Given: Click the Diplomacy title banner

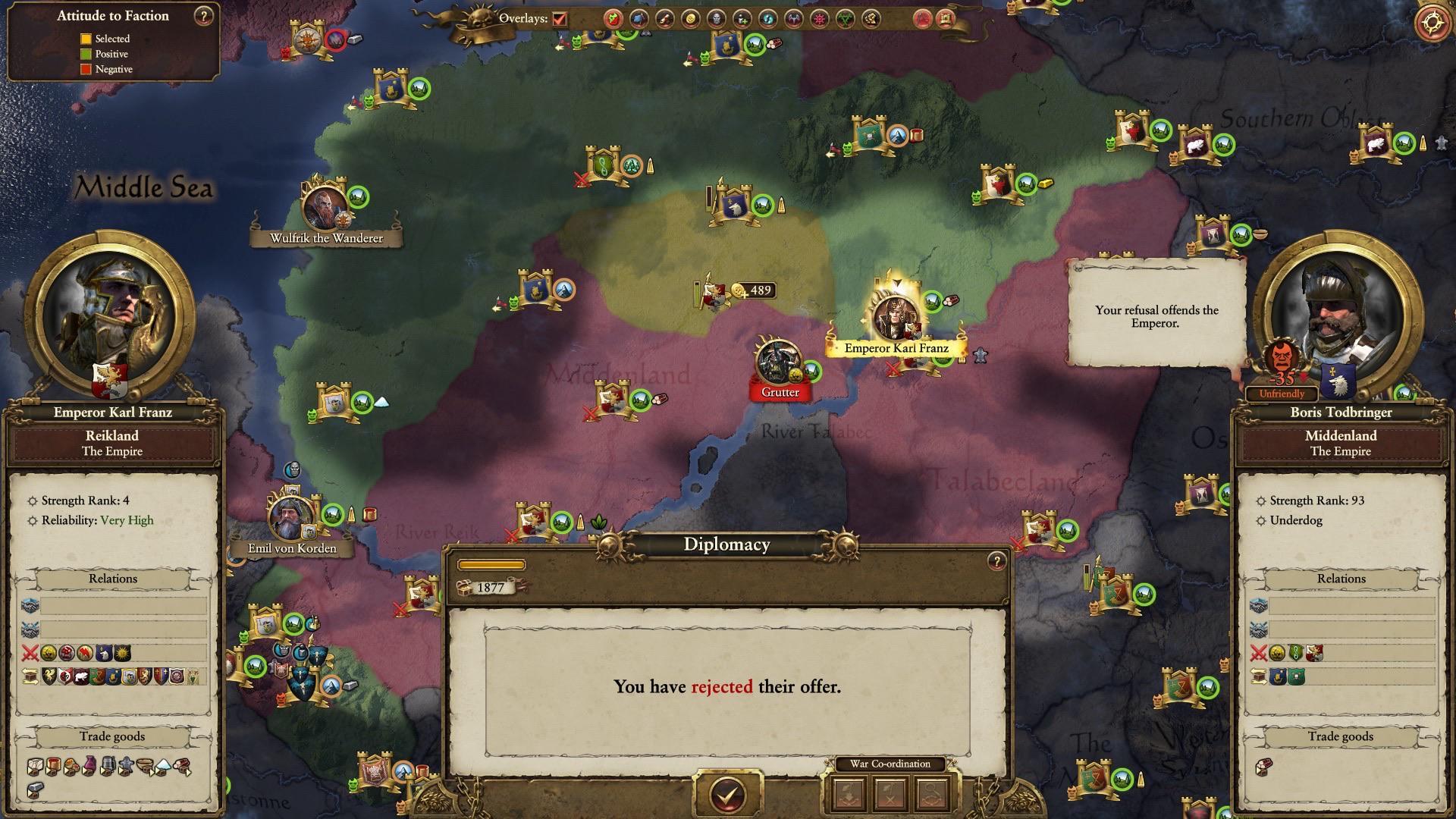Looking at the screenshot, I should (726, 544).
